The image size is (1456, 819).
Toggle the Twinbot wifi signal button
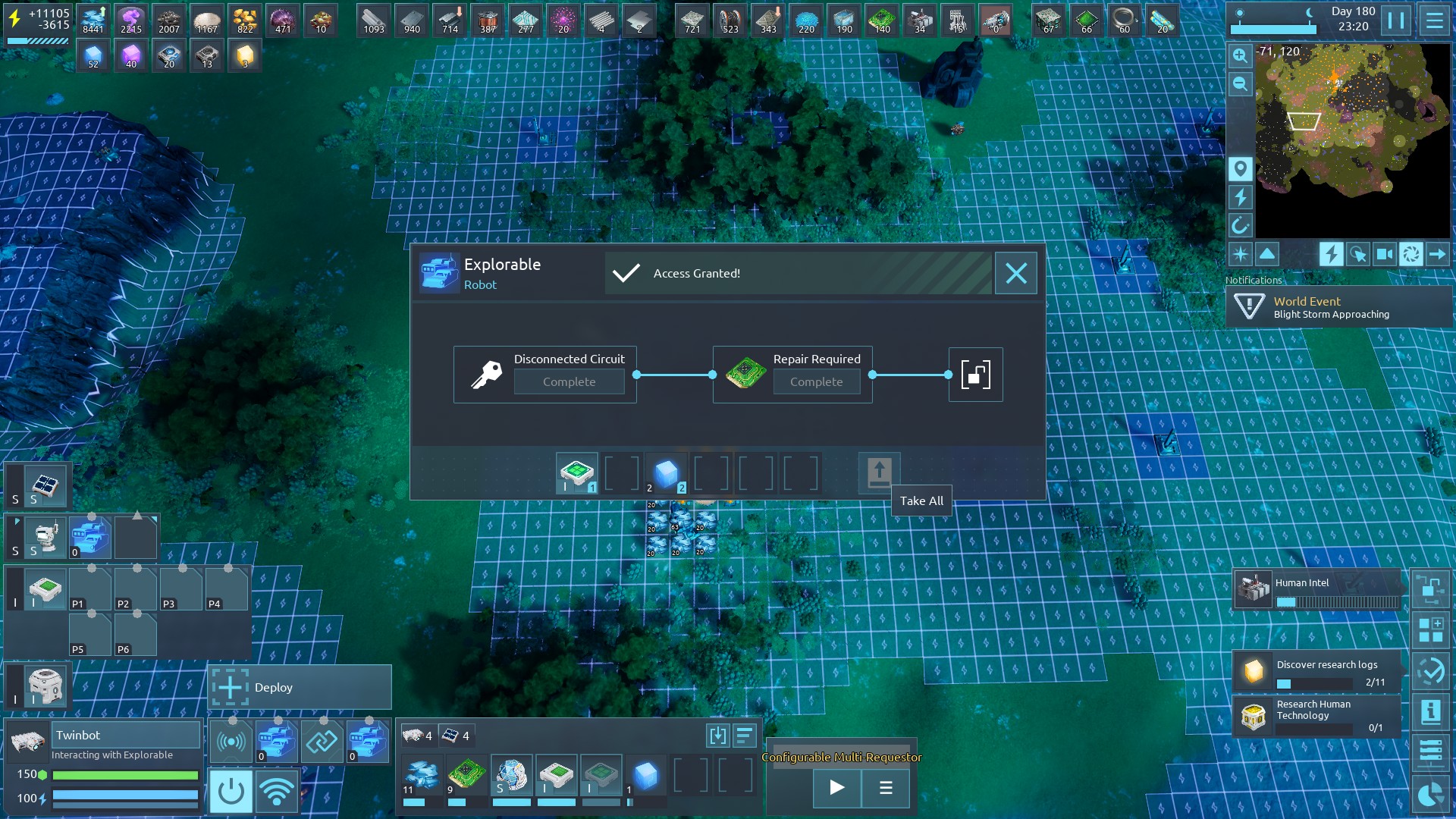[x=276, y=791]
